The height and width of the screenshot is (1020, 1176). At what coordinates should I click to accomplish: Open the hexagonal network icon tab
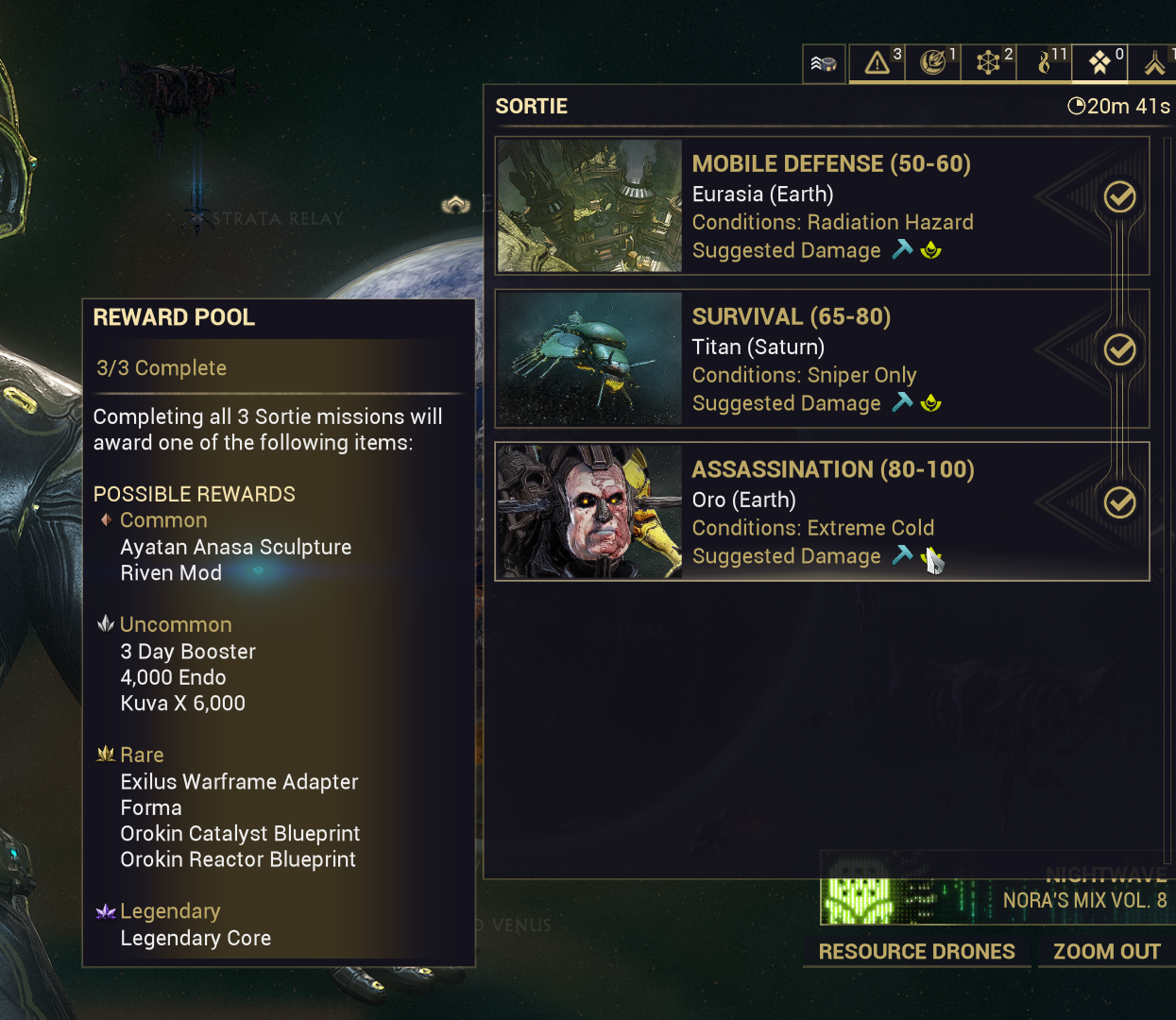point(989,63)
